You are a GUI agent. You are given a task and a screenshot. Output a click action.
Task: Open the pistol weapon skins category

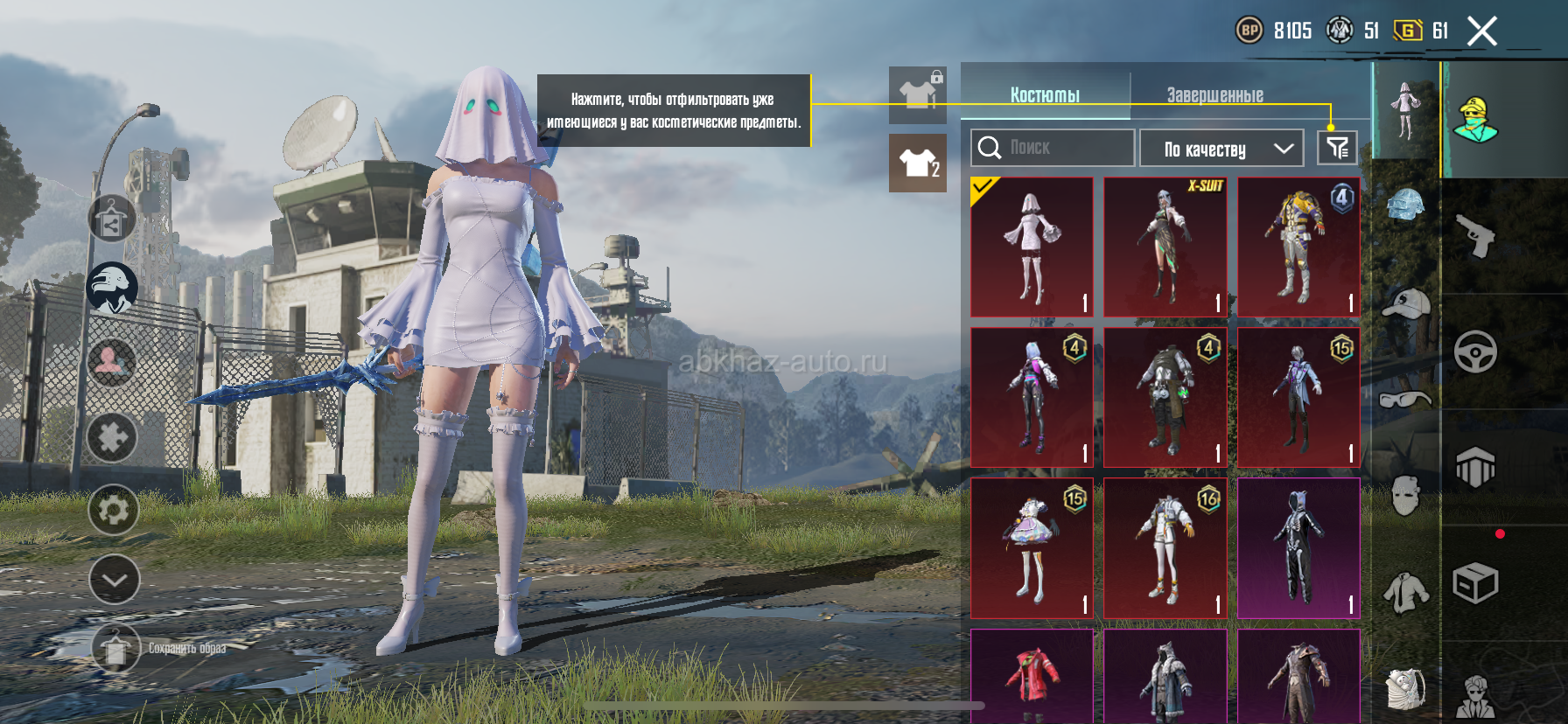point(1475,235)
